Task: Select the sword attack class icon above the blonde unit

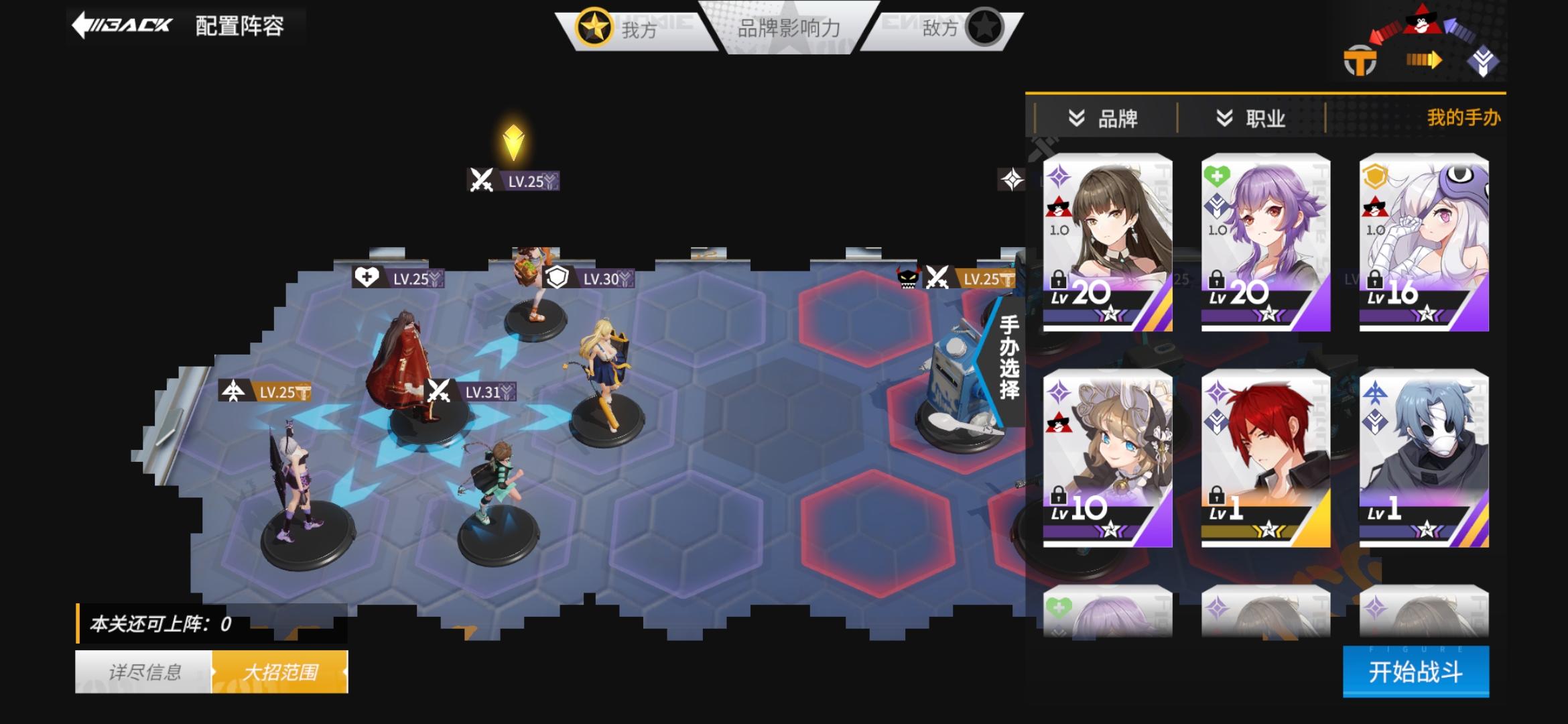Action: tap(480, 181)
